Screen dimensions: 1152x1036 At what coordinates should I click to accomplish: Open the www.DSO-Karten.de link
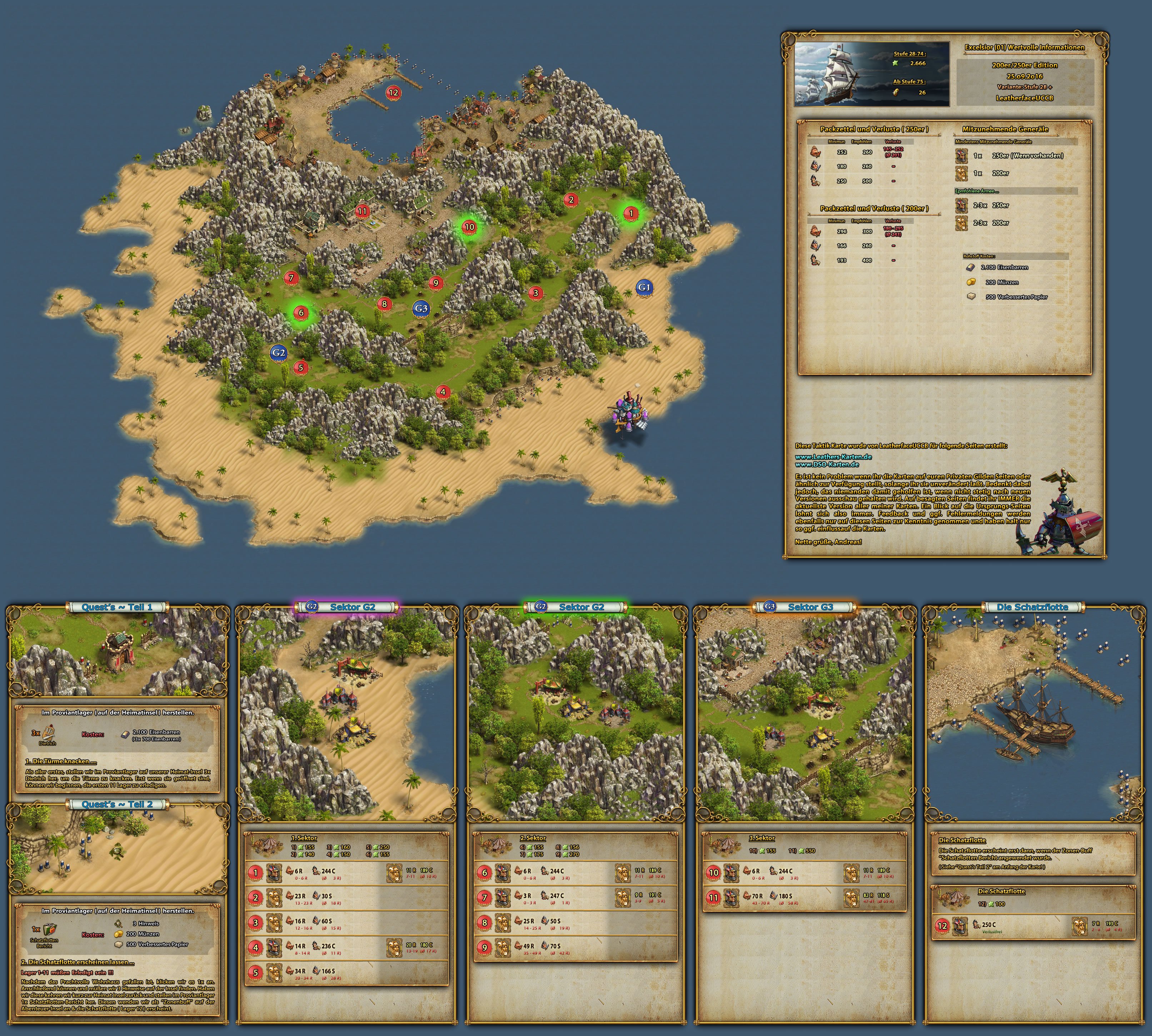click(827, 464)
